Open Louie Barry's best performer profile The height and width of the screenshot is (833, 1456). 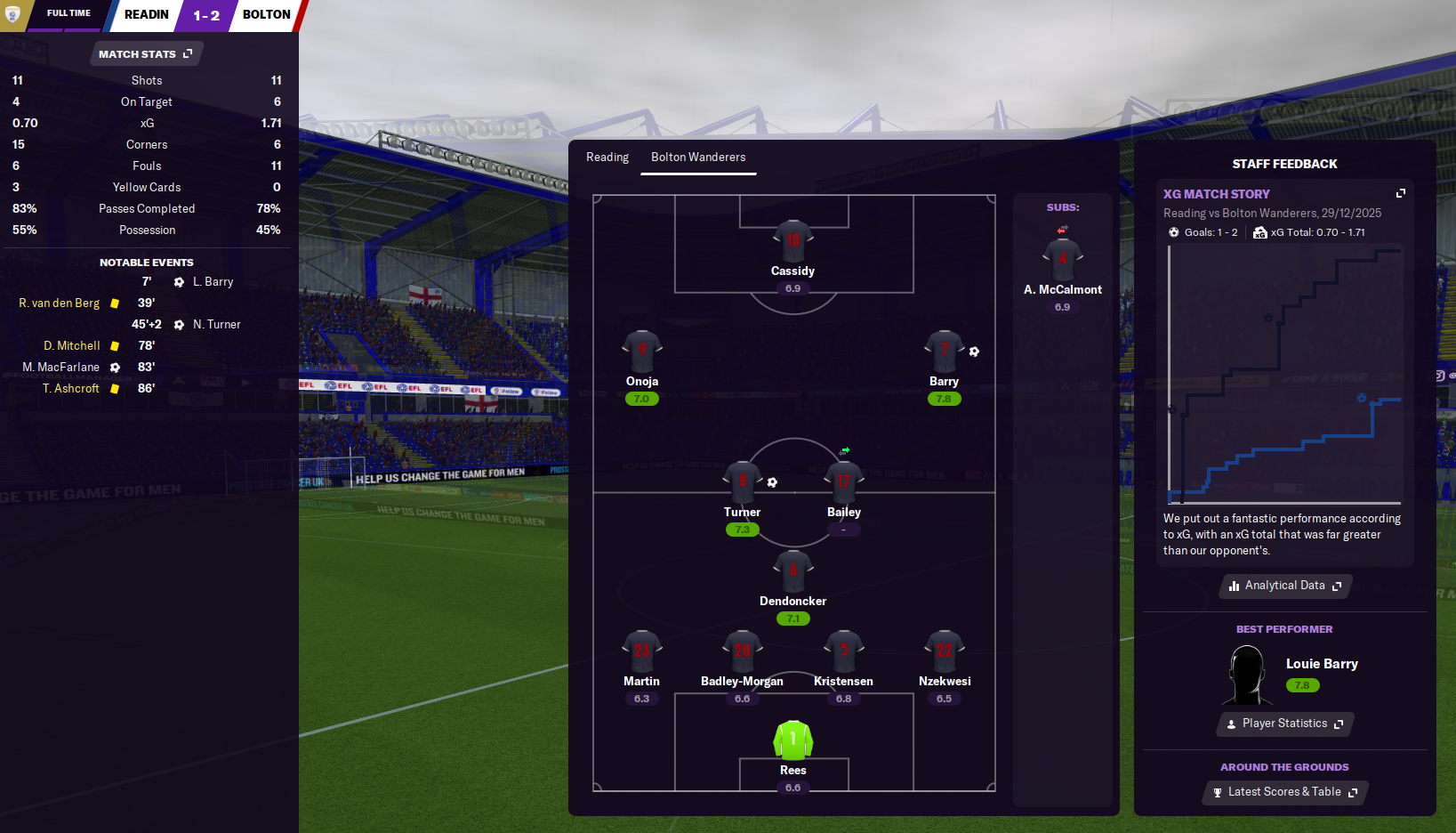(x=1321, y=664)
